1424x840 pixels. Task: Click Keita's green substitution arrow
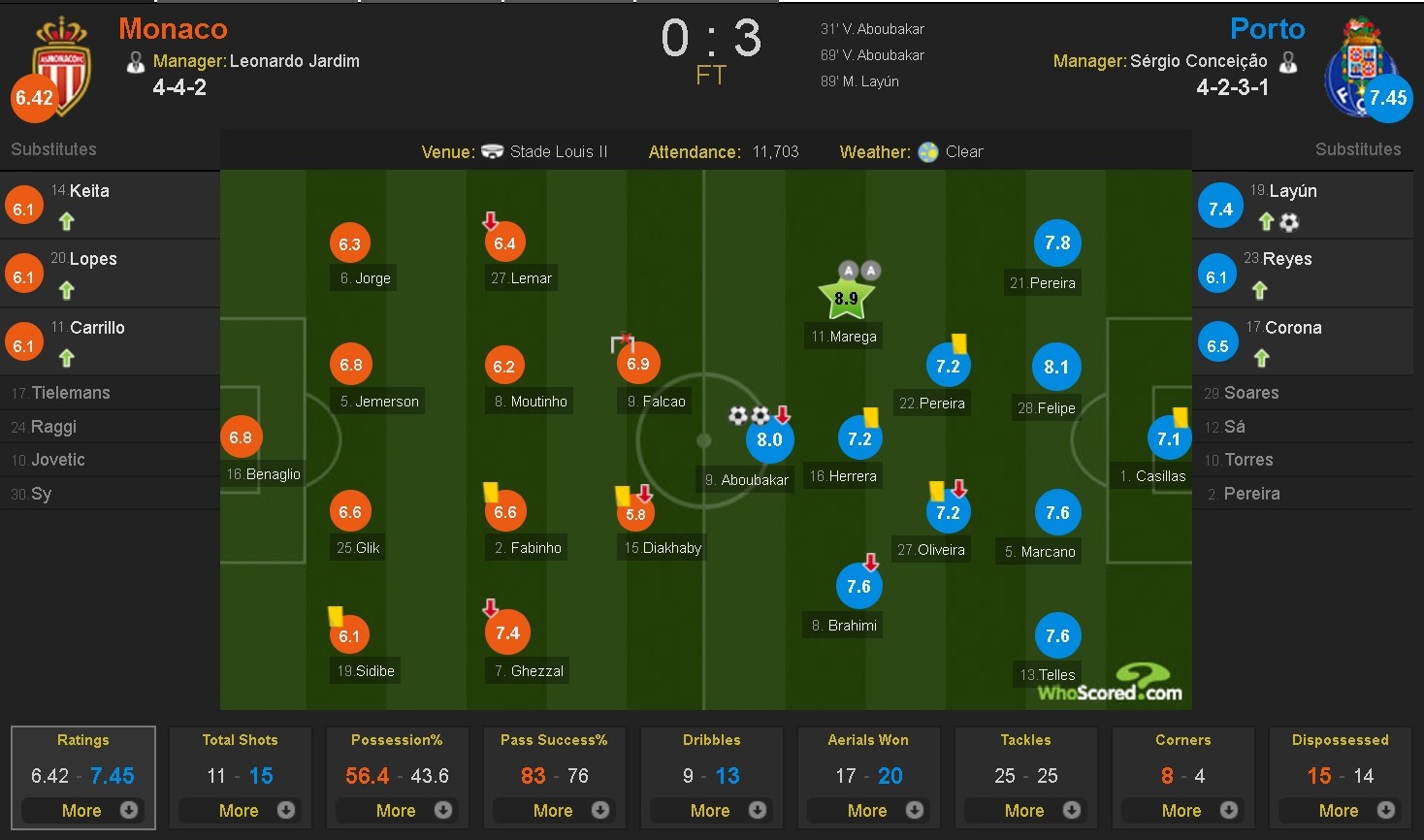(x=65, y=222)
